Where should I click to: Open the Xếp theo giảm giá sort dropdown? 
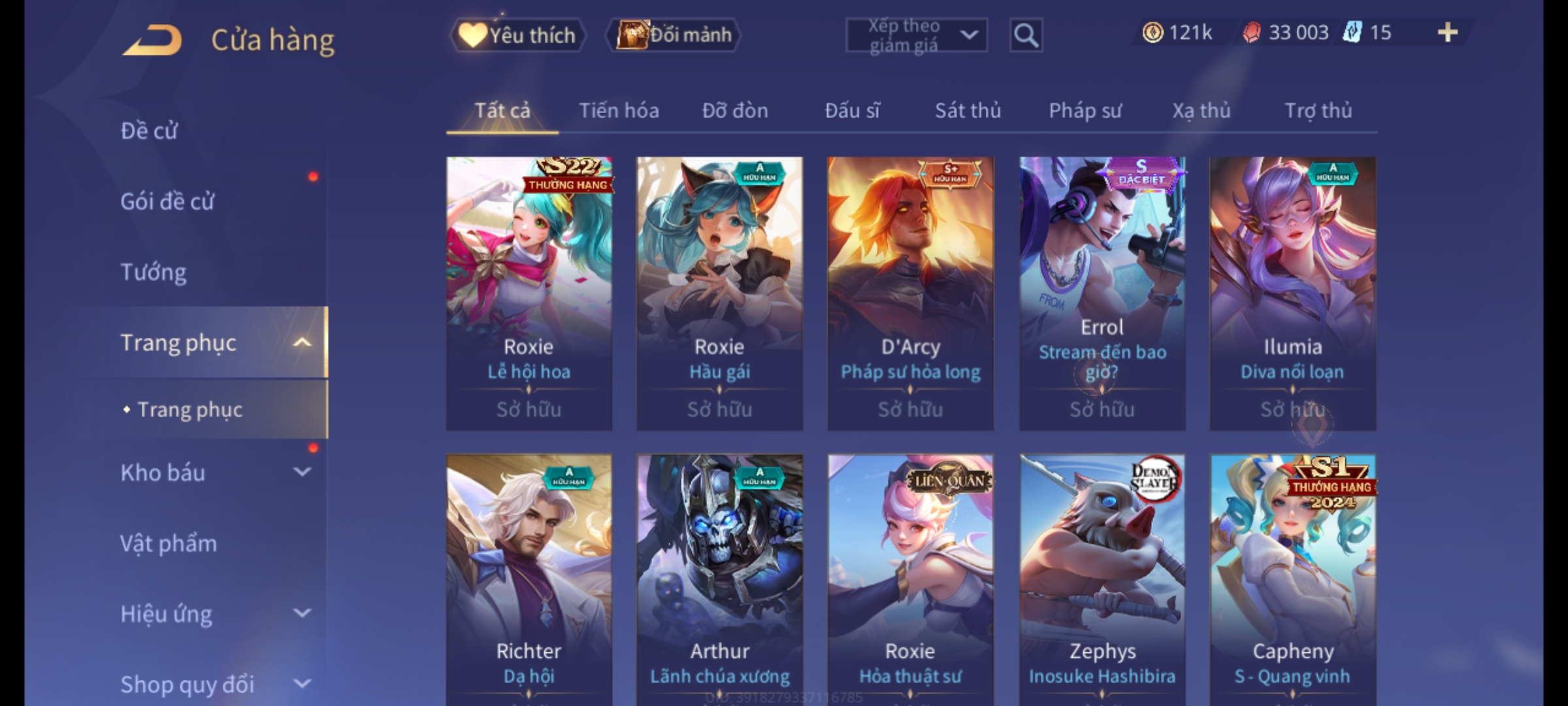[916, 35]
